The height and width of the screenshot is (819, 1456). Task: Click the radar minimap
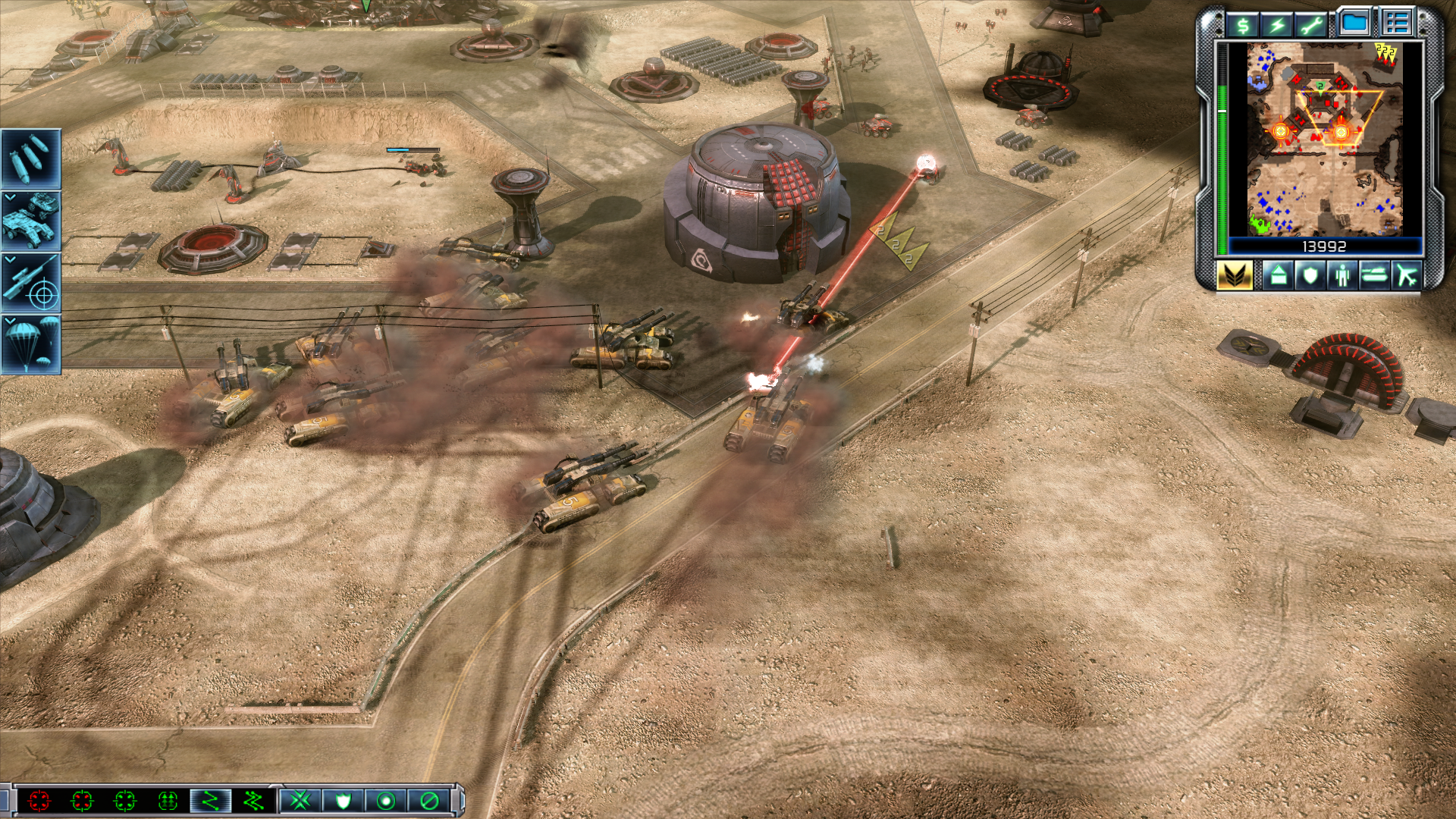coord(1324,139)
